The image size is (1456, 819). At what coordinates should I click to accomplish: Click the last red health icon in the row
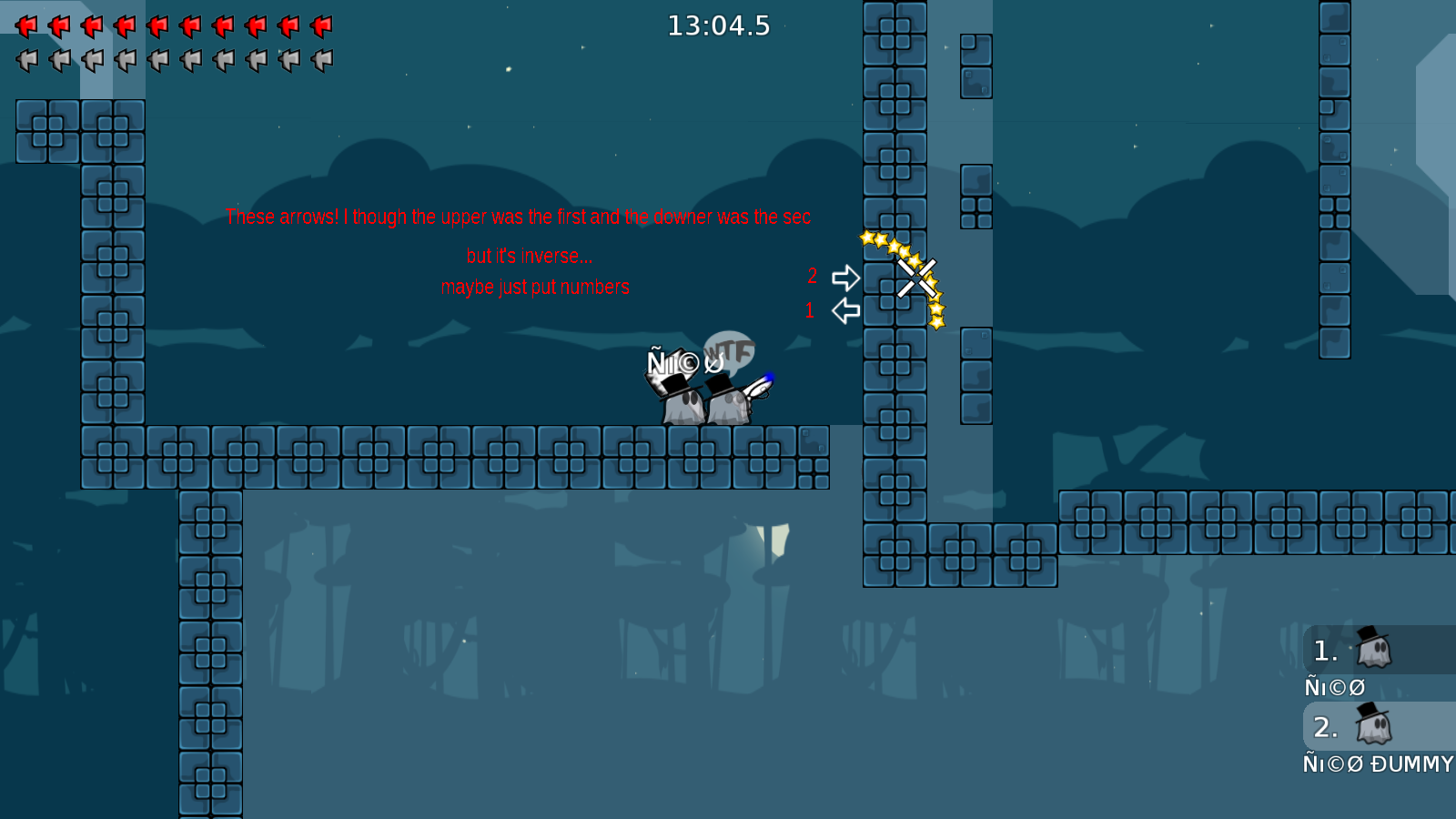321,25
